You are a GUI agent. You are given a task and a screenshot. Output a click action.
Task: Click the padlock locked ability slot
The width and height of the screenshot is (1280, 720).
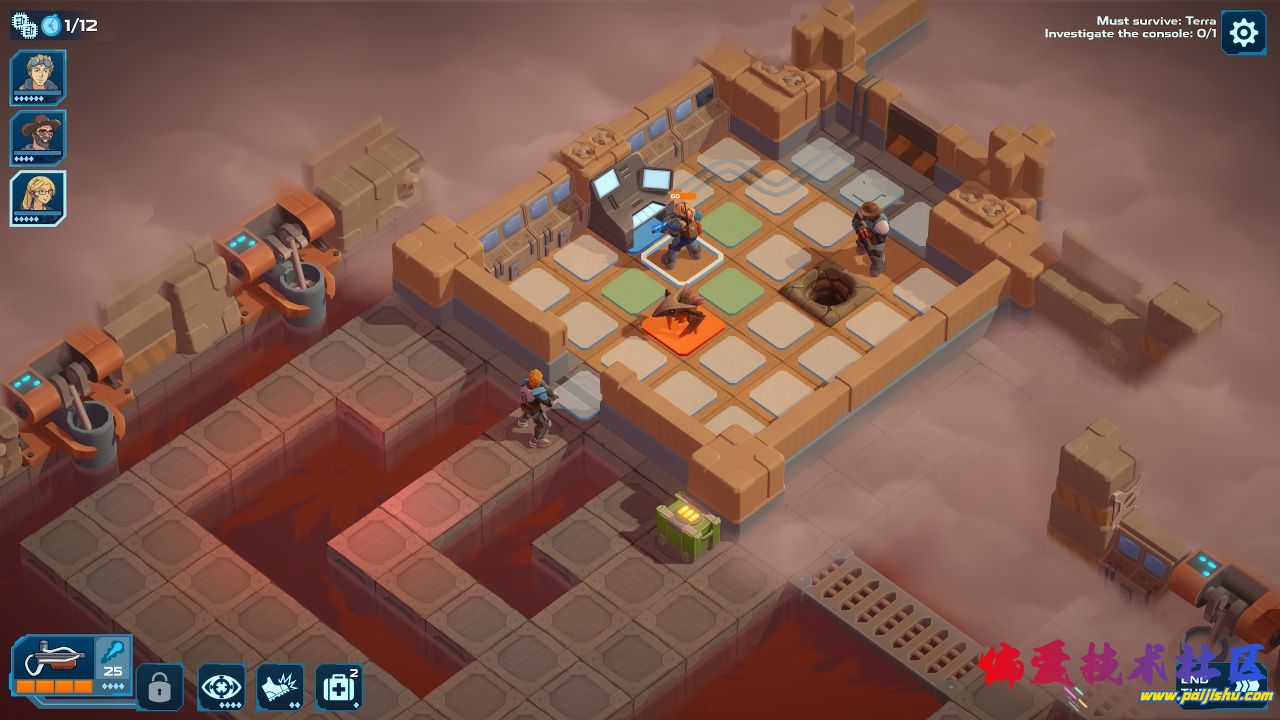point(160,687)
